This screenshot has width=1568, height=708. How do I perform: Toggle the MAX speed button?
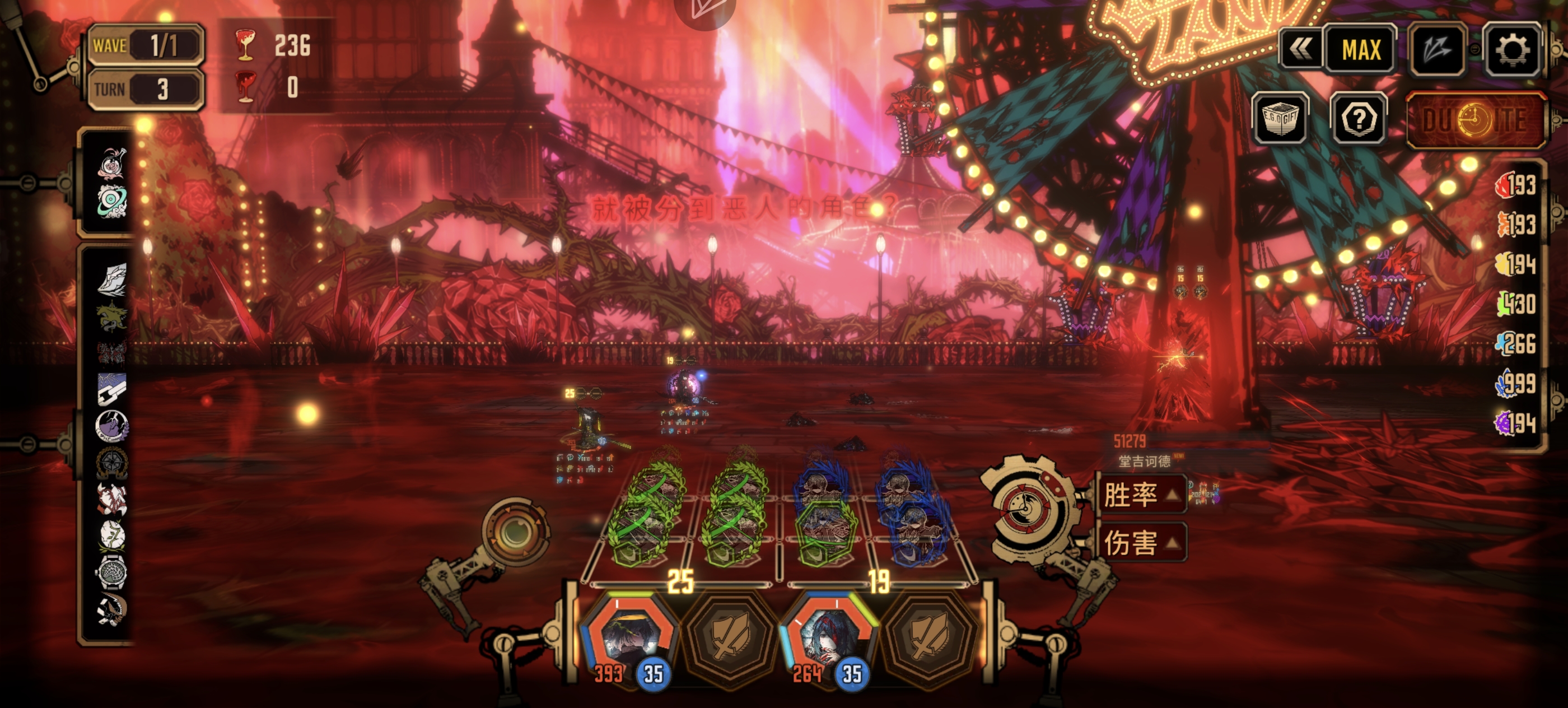pyautogui.click(x=1361, y=50)
